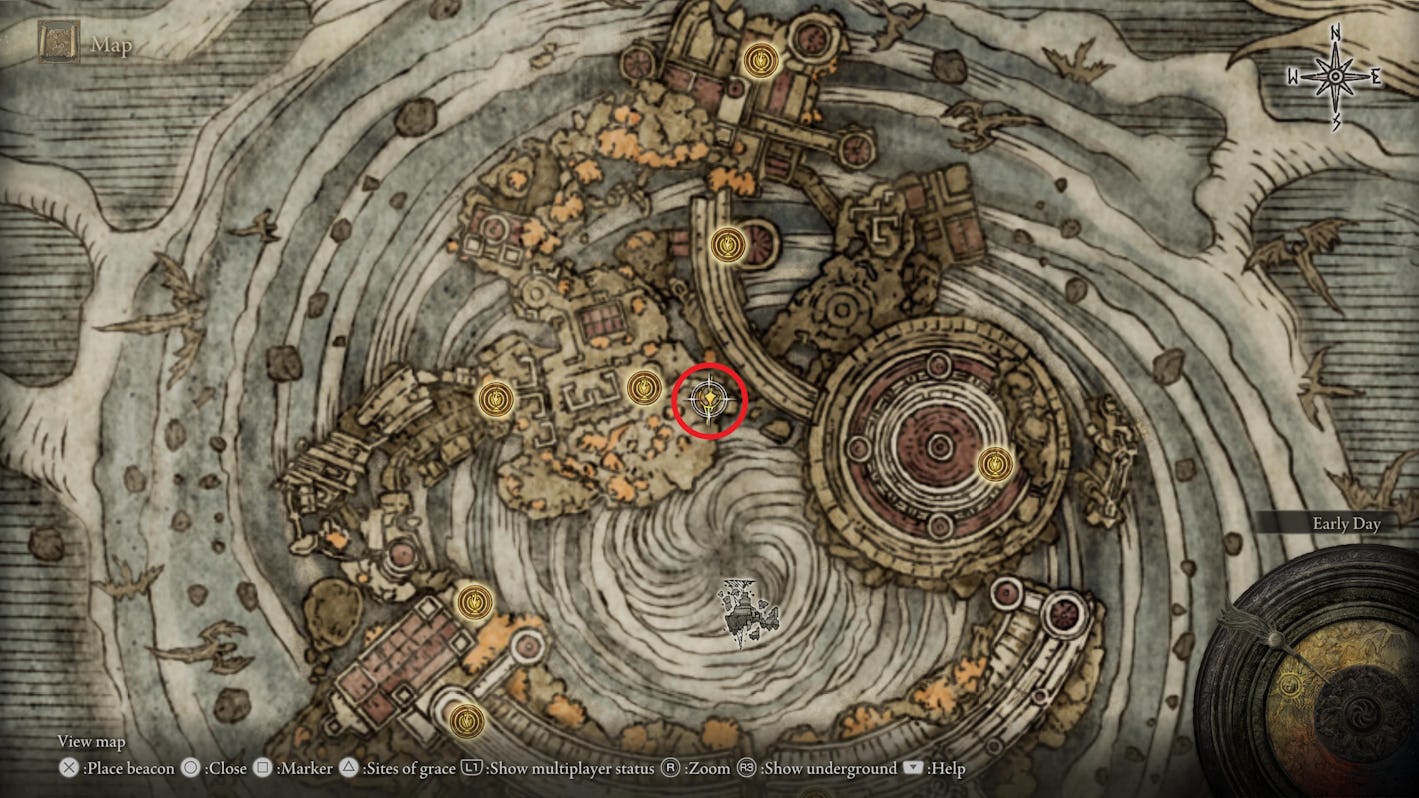Toggle Sites of grace display with Triangle
Image resolution: width=1419 pixels, height=798 pixels.
348,769
